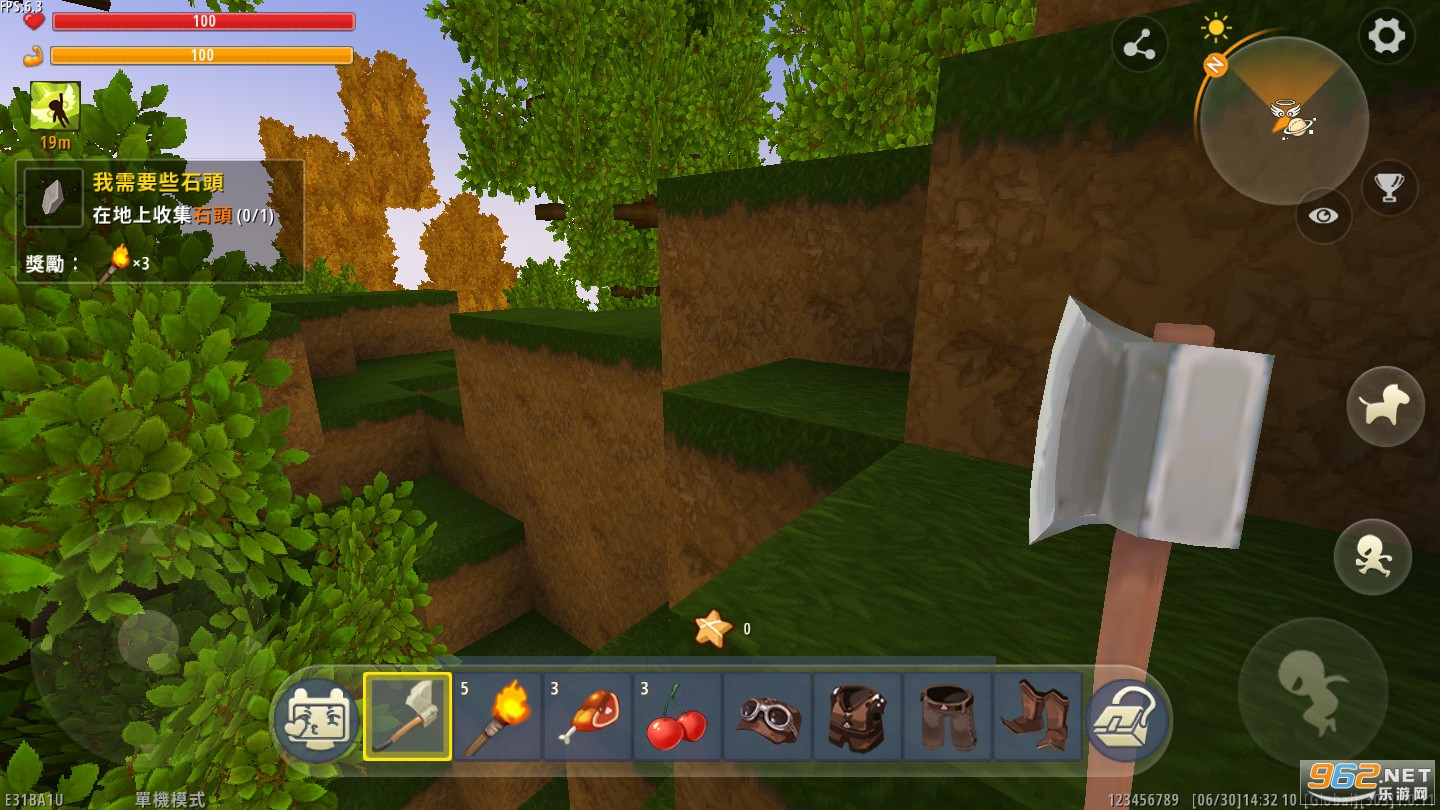This screenshot has height=810, width=1440.
Task: Select the torch hotbar slot
Action: click(497, 716)
